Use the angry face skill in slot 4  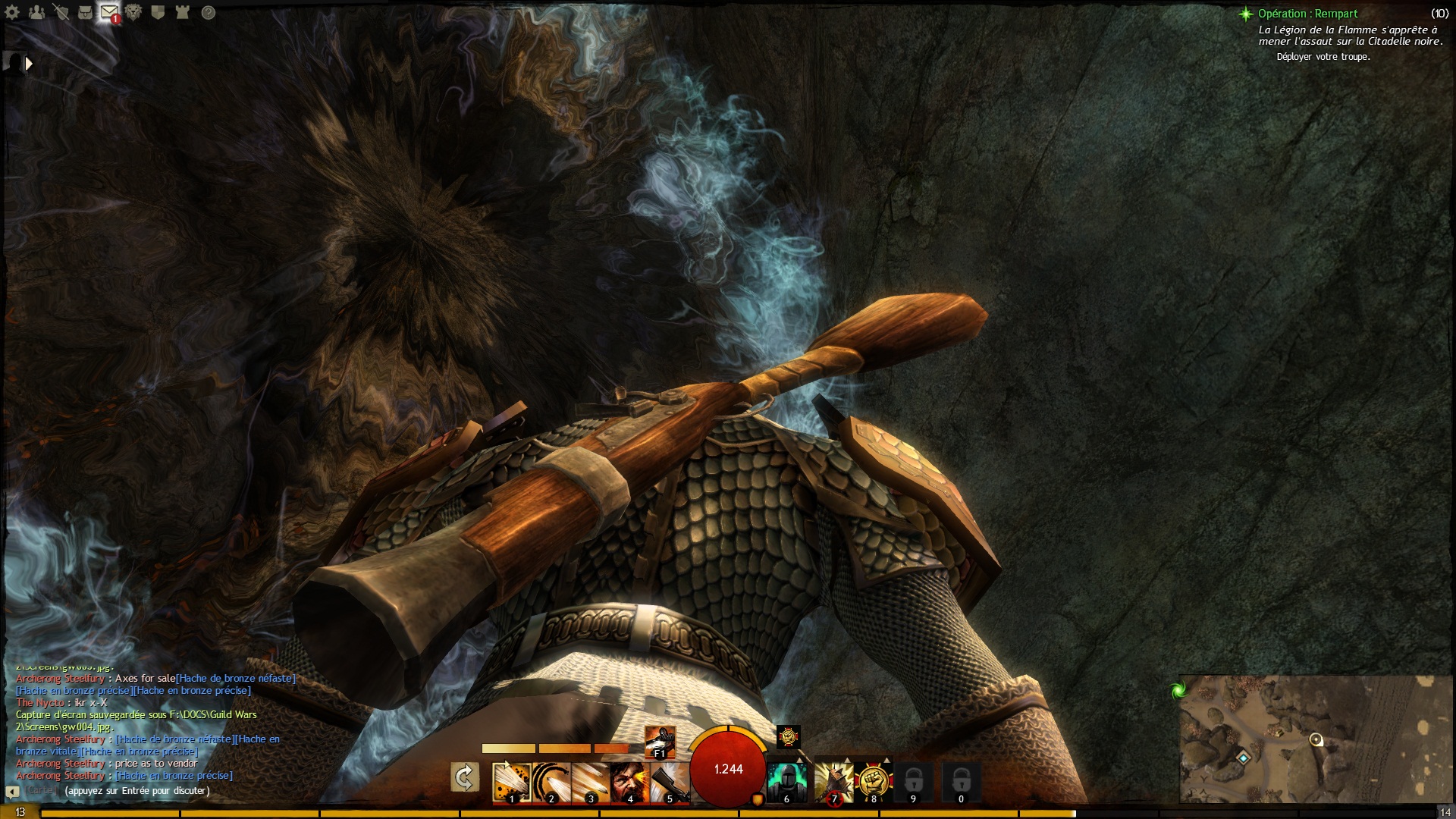[629, 781]
